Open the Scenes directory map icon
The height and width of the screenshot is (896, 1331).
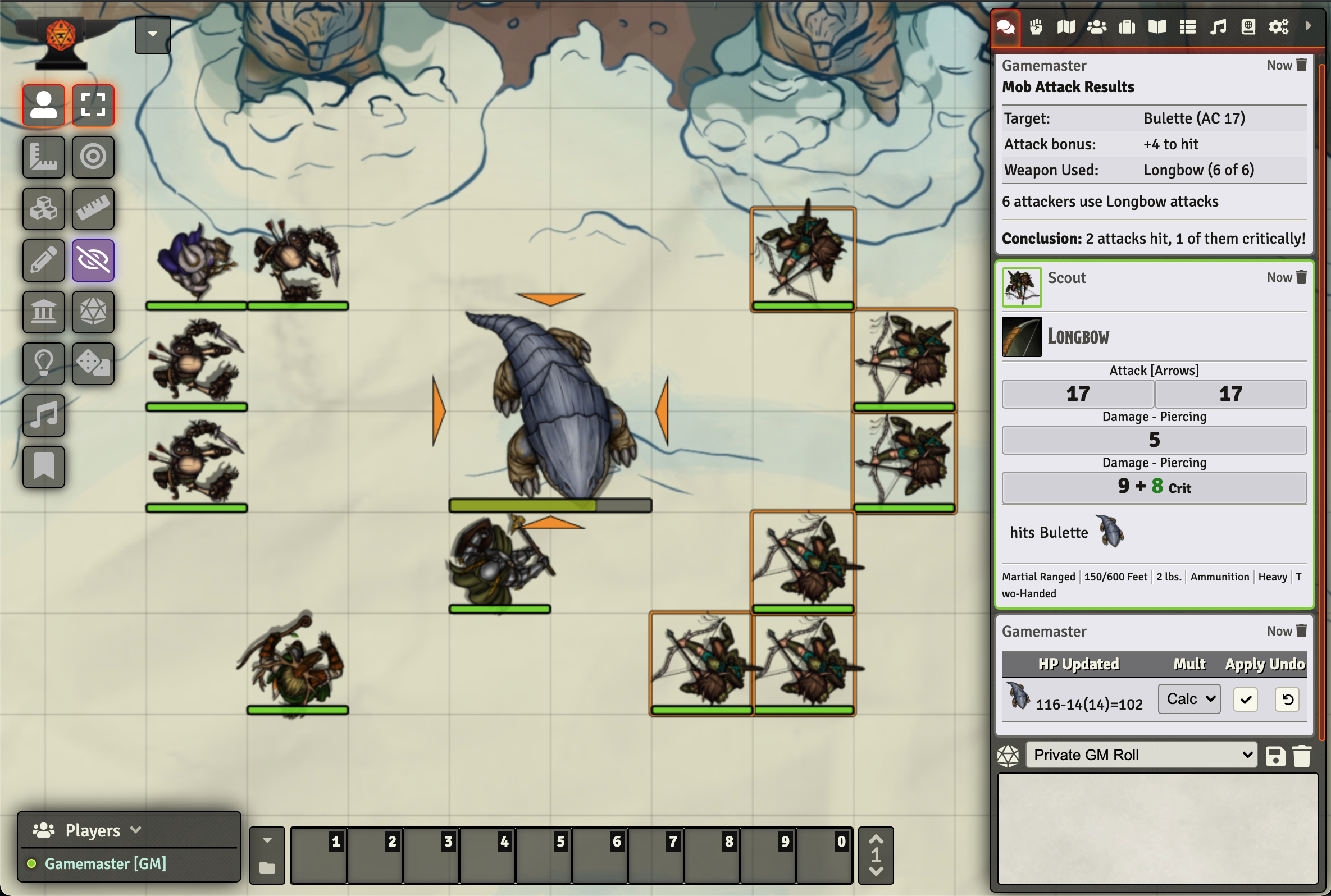[x=1066, y=26]
